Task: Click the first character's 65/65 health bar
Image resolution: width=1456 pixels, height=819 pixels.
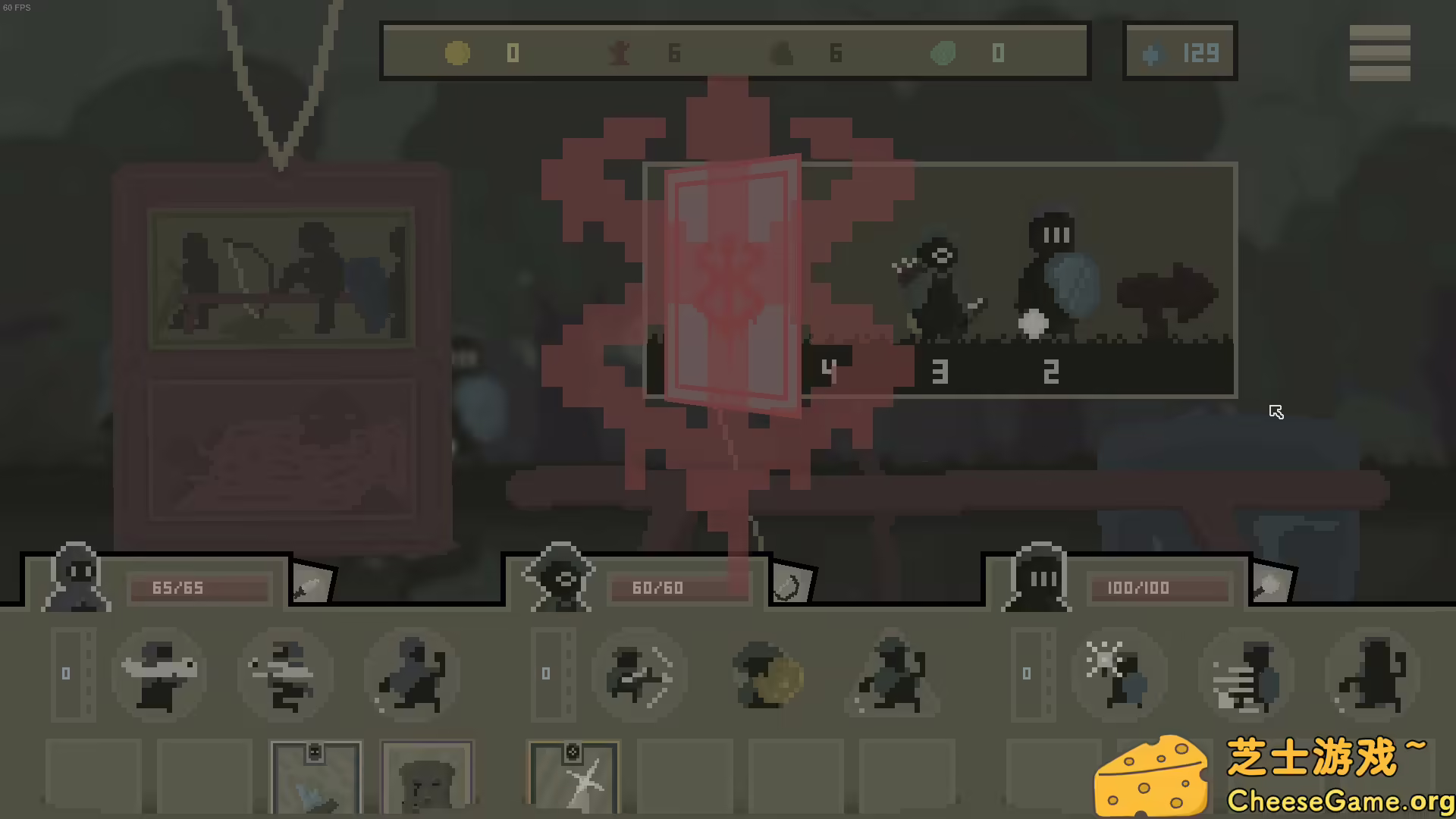Action: click(x=199, y=588)
